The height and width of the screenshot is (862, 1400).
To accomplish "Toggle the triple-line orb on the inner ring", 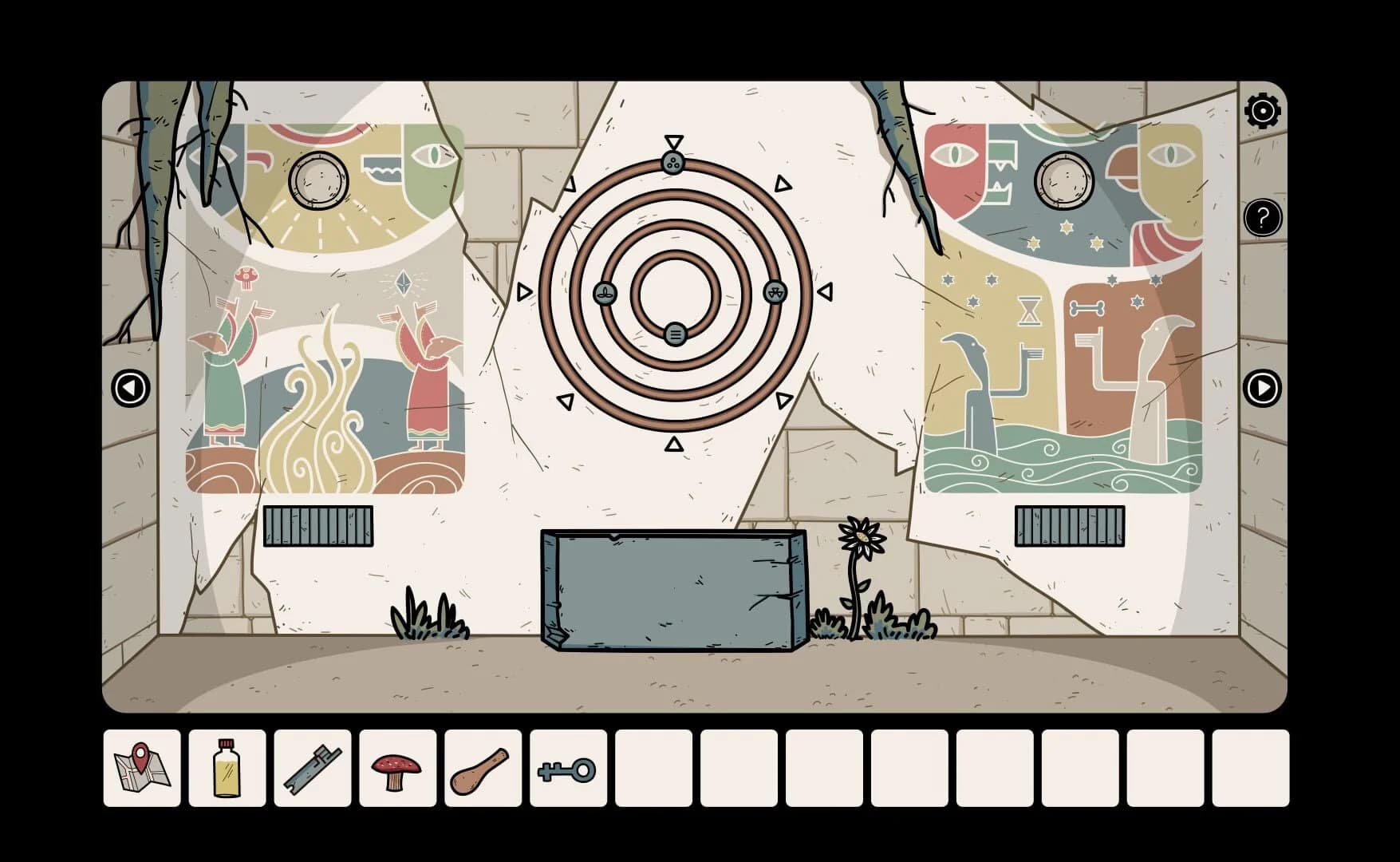I will click(x=674, y=335).
